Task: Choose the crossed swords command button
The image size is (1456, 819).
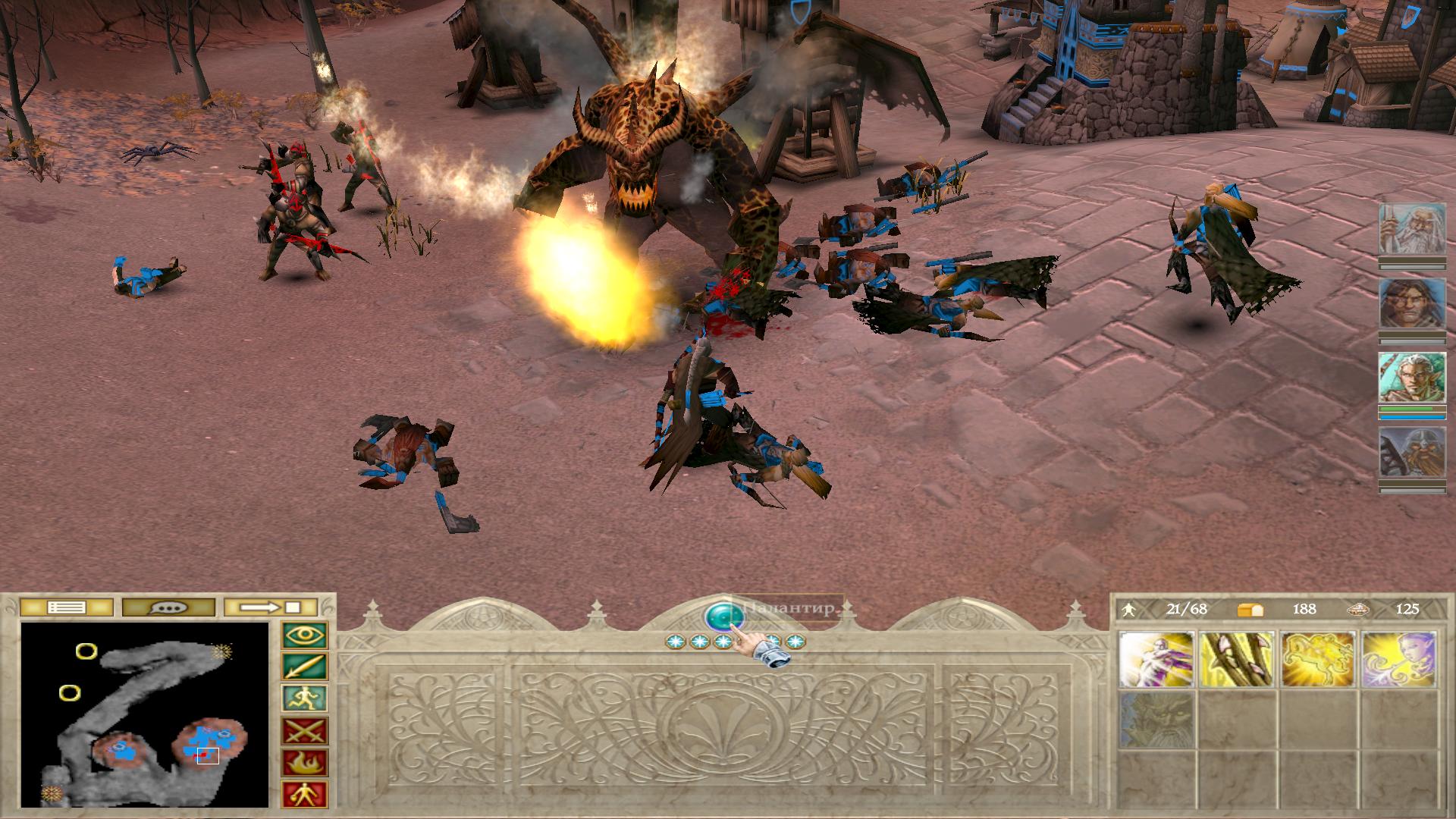Action: coord(305,731)
